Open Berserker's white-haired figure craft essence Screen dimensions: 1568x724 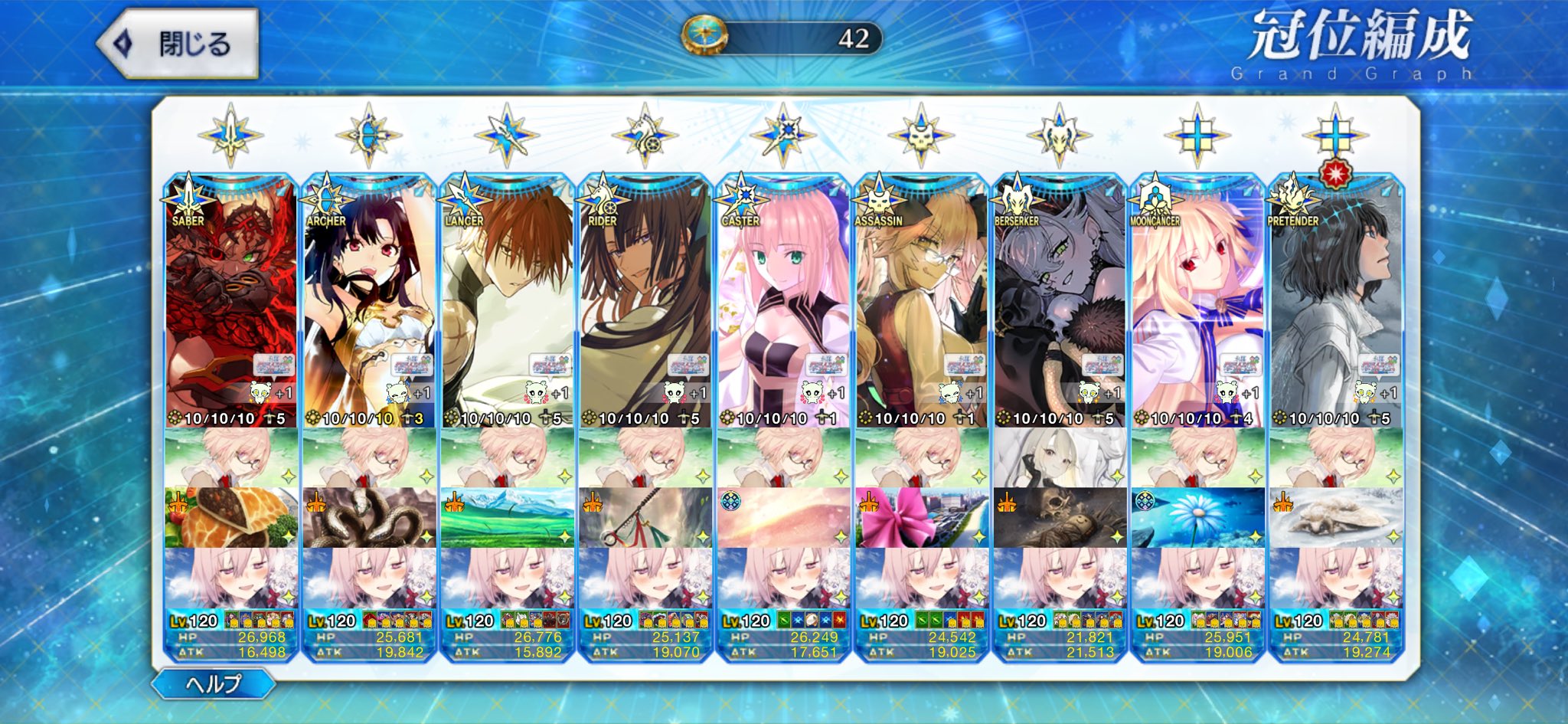(x=1060, y=457)
